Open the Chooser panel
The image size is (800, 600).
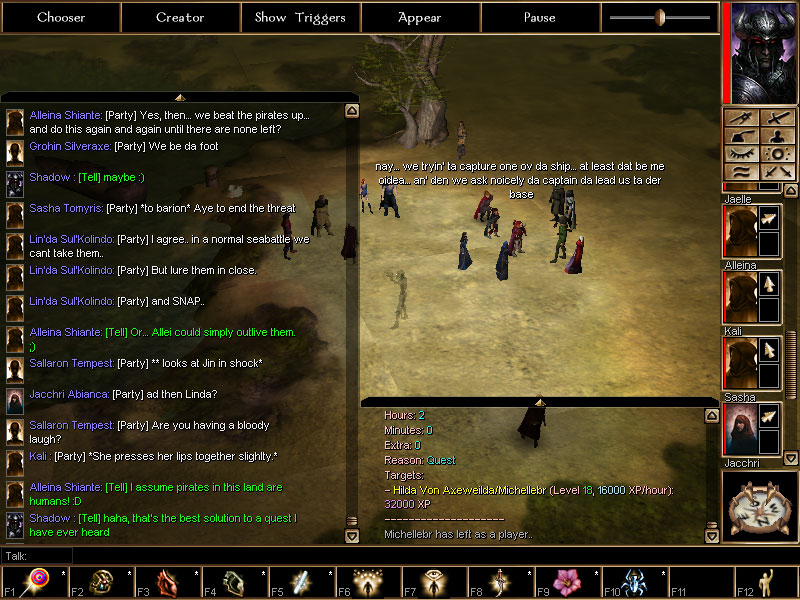(x=61, y=17)
